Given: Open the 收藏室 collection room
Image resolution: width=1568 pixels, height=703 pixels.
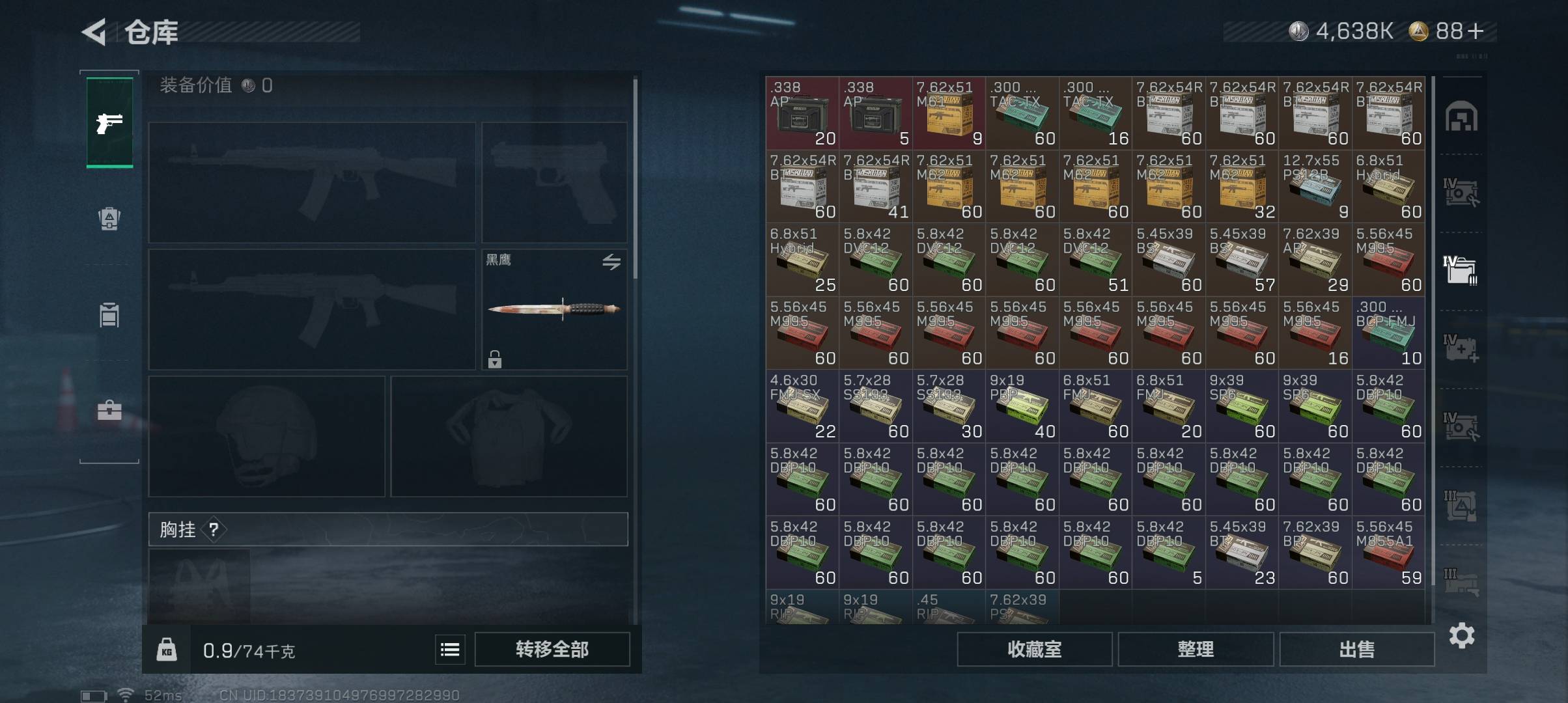Looking at the screenshot, I should point(1034,649).
